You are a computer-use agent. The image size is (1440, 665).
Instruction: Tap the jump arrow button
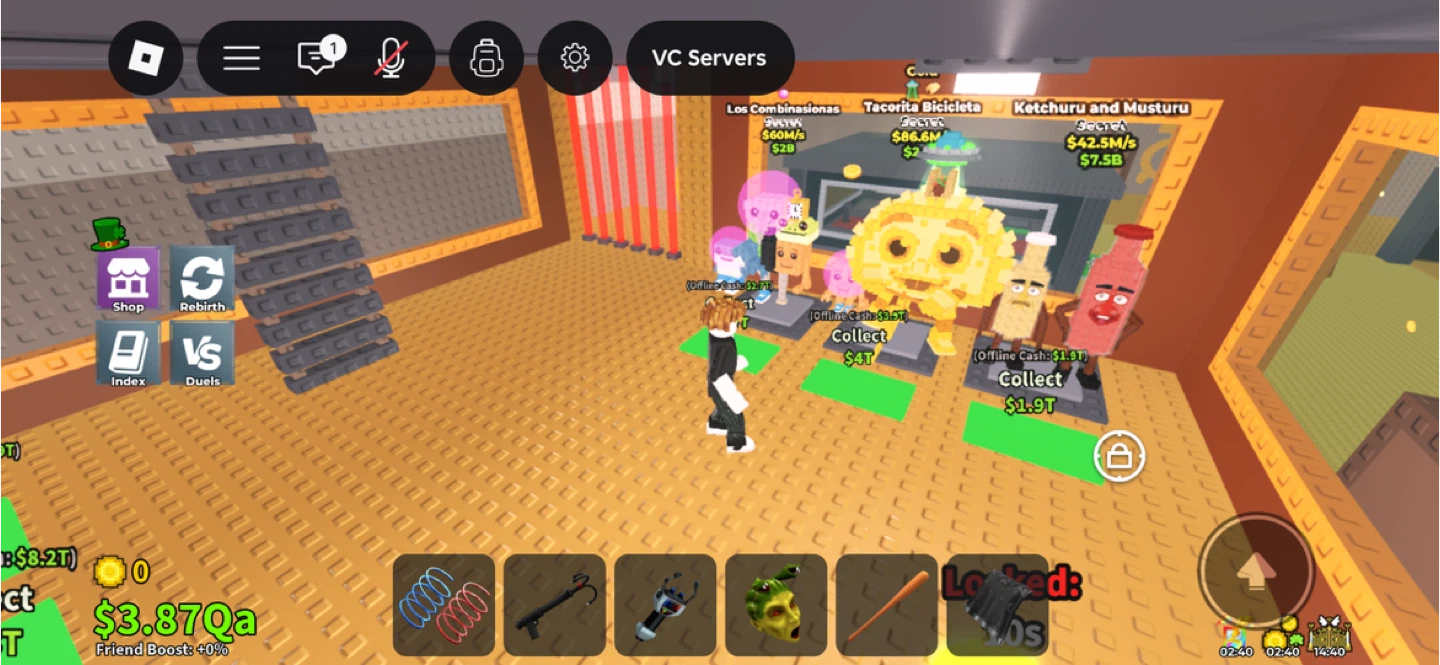coord(1255,571)
